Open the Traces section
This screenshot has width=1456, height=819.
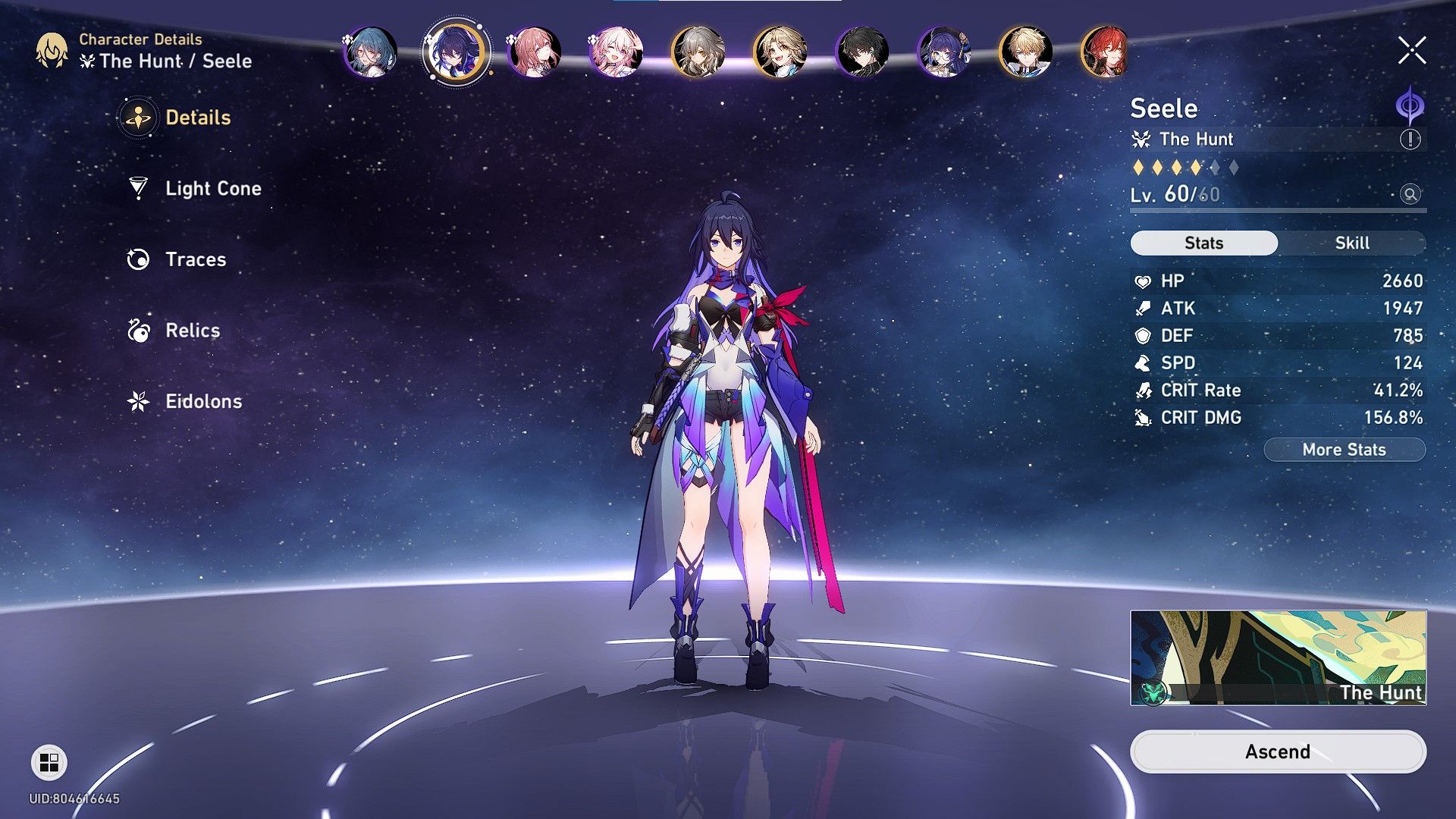194,259
